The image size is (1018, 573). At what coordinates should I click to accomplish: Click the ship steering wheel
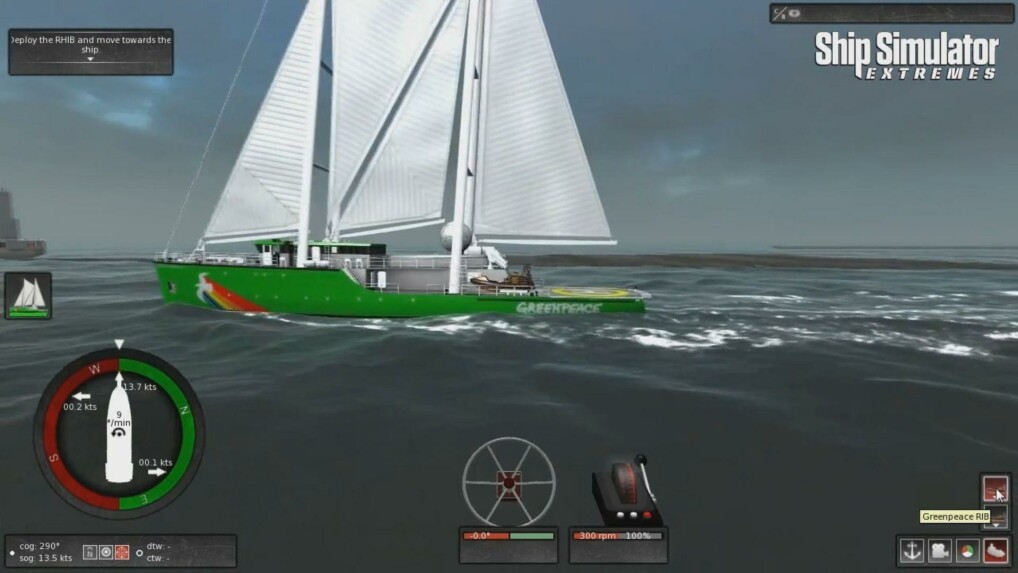pyautogui.click(x=508, y=482)
